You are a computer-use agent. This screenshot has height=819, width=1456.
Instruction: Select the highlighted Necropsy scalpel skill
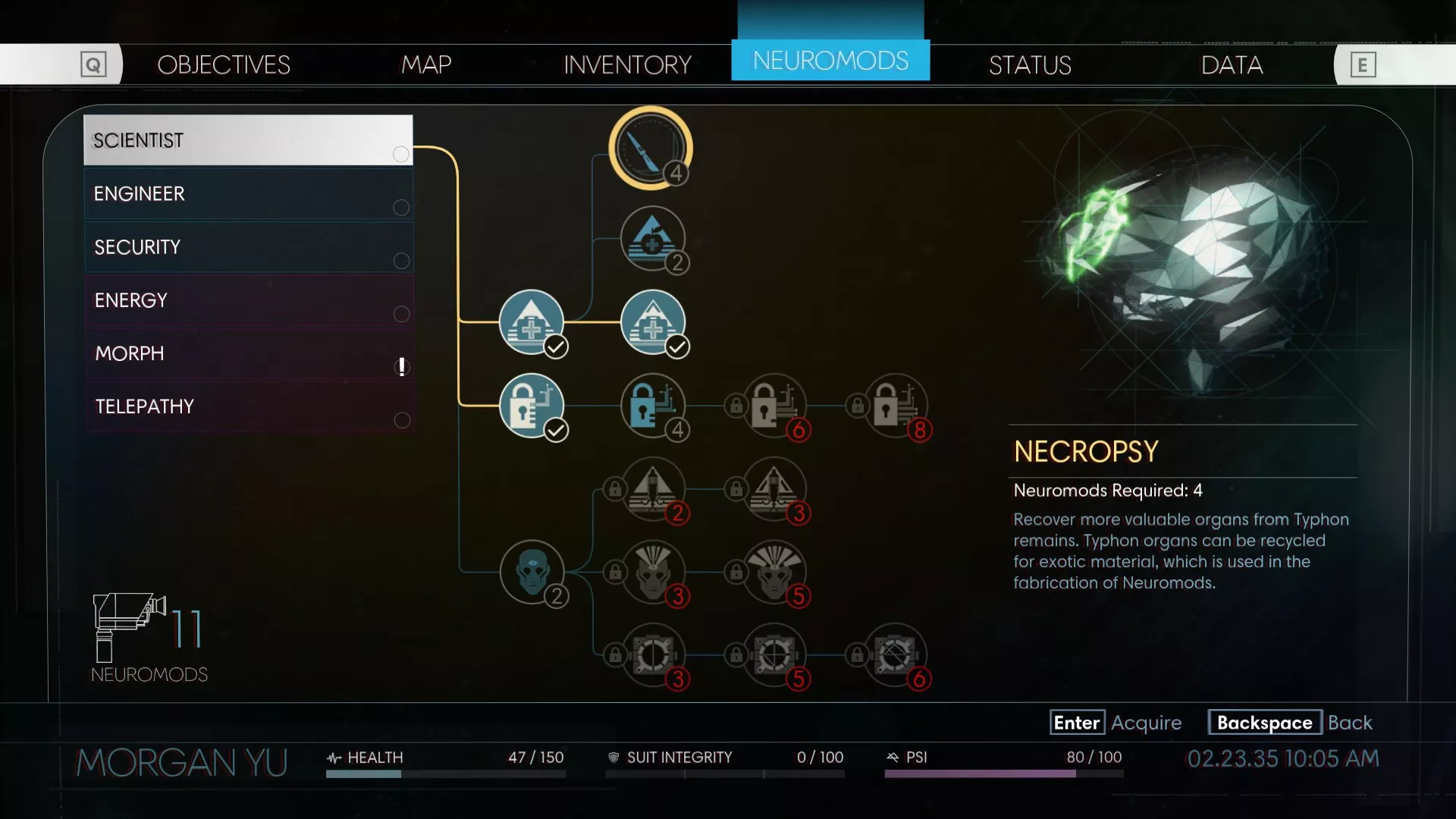(650, 147)
